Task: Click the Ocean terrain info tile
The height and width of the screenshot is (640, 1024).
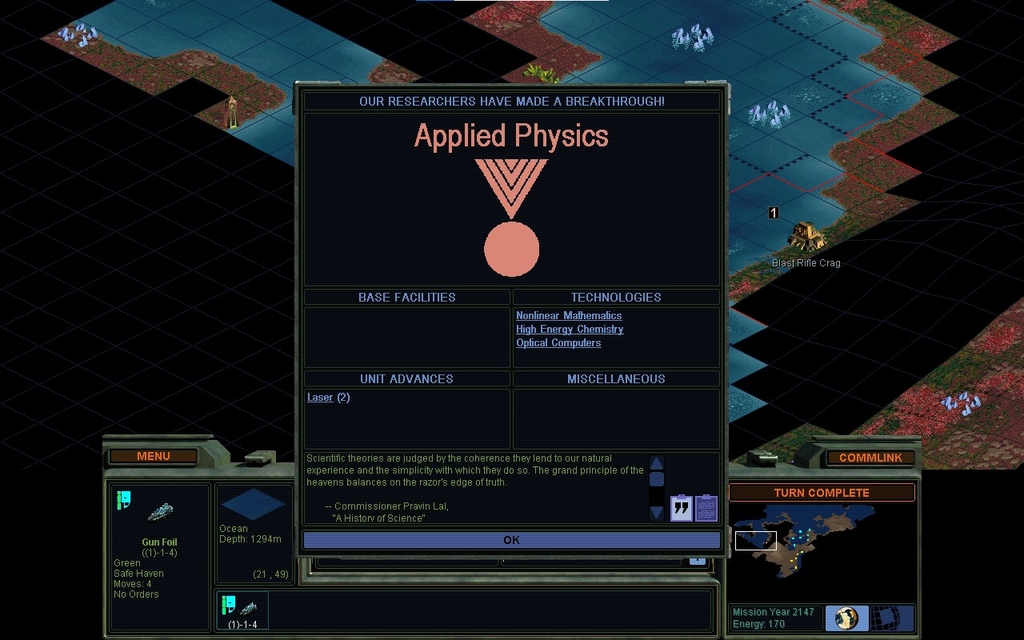Action: (252, 505)
